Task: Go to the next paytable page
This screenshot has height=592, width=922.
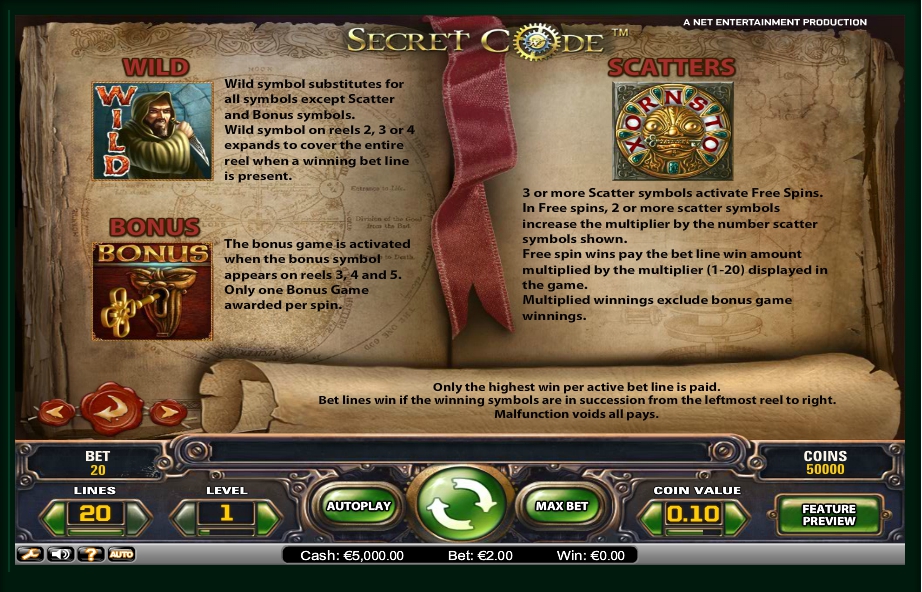Action: point(168,411)
